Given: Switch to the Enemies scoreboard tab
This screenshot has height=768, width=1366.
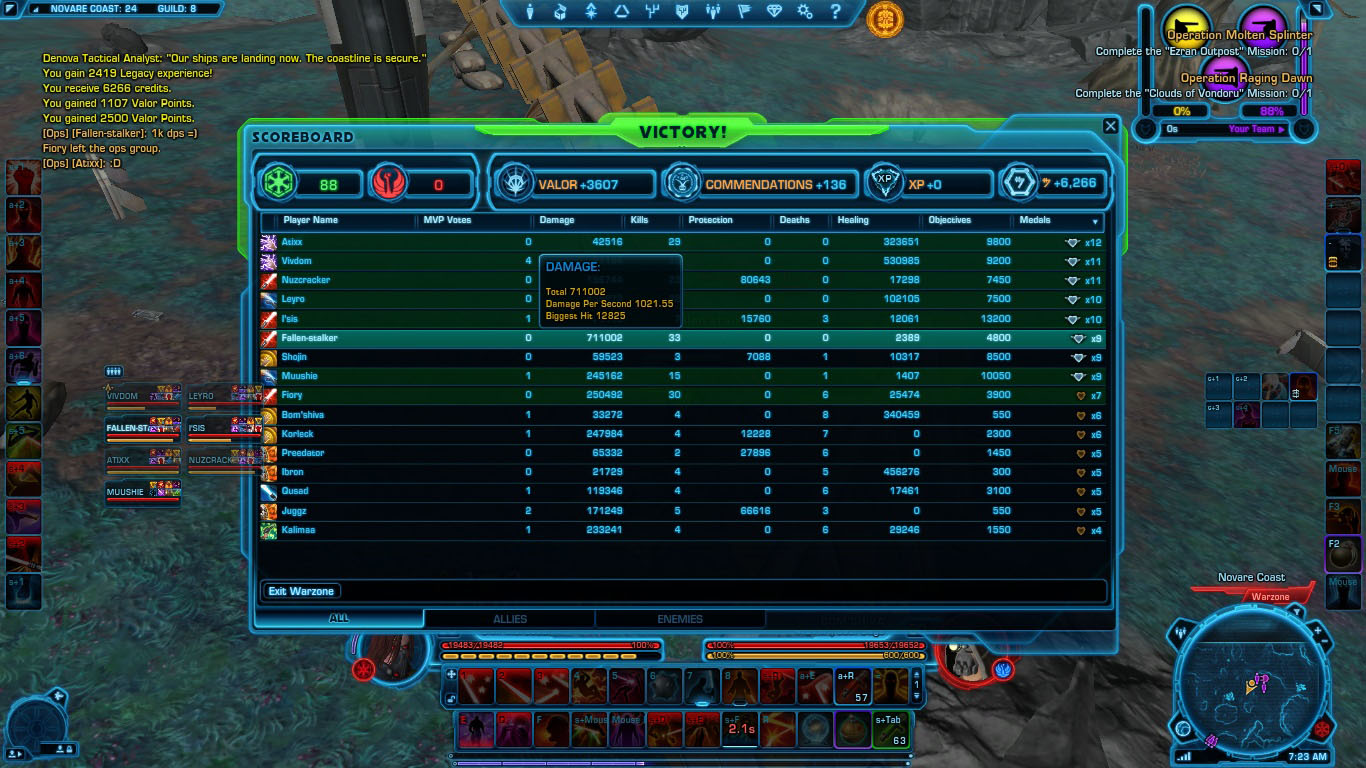Looking at the screenshot, I should [x=680, y=619].
